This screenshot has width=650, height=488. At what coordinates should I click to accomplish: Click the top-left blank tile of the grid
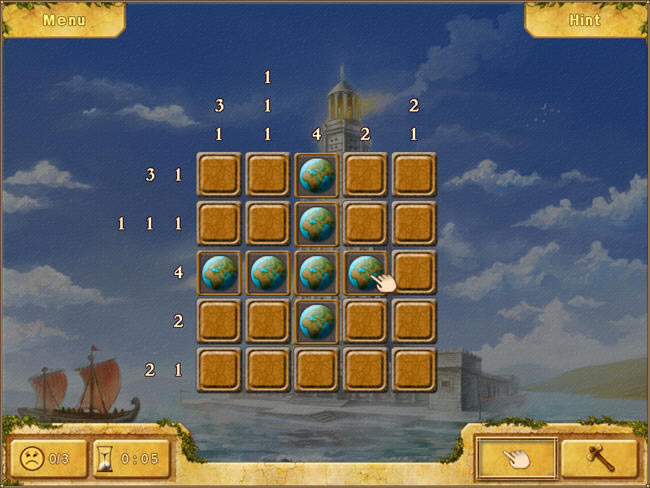pyautogui.click(x=220, y=175)
